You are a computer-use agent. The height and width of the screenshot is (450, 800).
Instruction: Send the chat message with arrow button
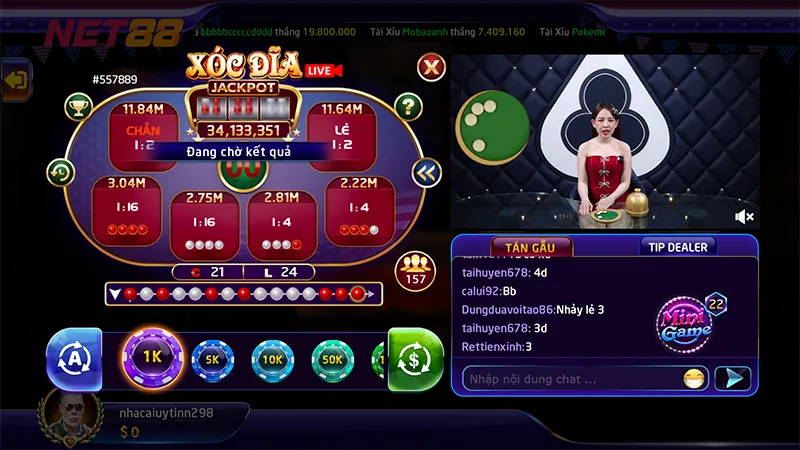735,378
